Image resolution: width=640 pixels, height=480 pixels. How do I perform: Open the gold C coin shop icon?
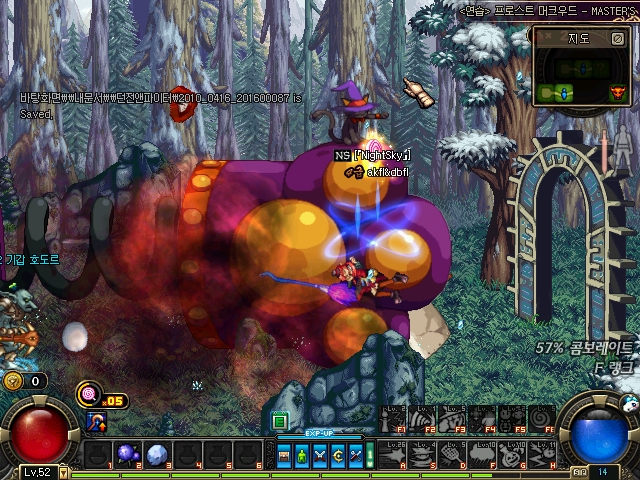[338, 456]
